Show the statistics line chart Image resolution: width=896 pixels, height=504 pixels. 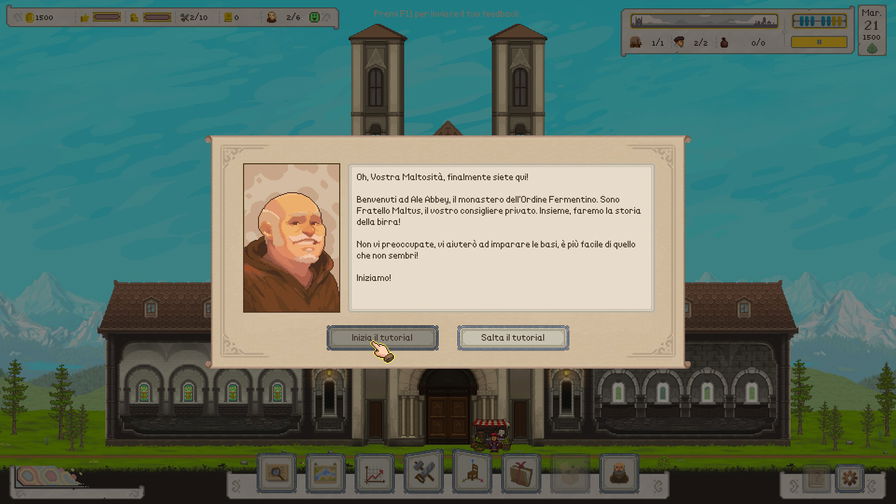tap(374, 473)
